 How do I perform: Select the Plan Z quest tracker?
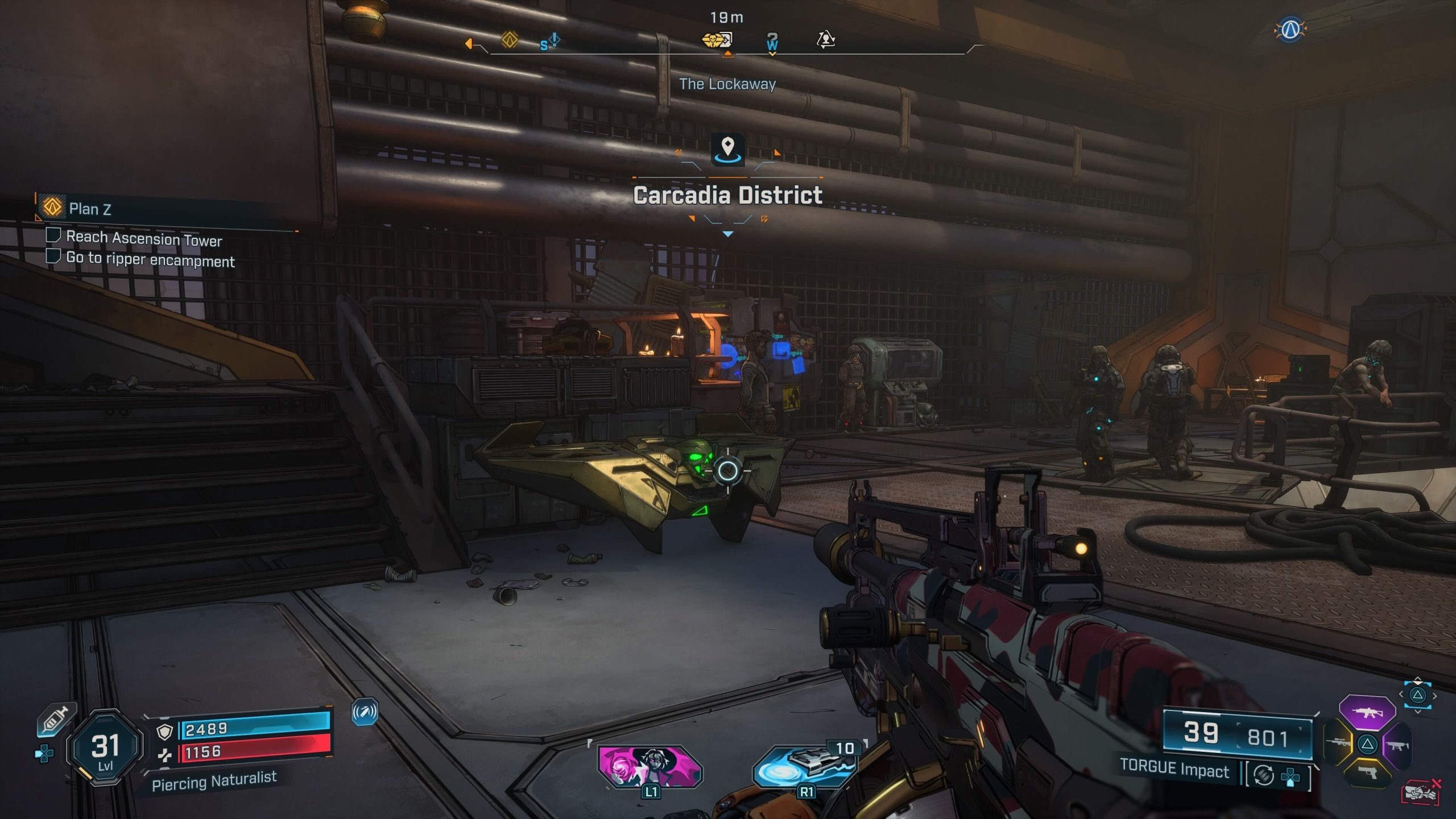point(89,209)
